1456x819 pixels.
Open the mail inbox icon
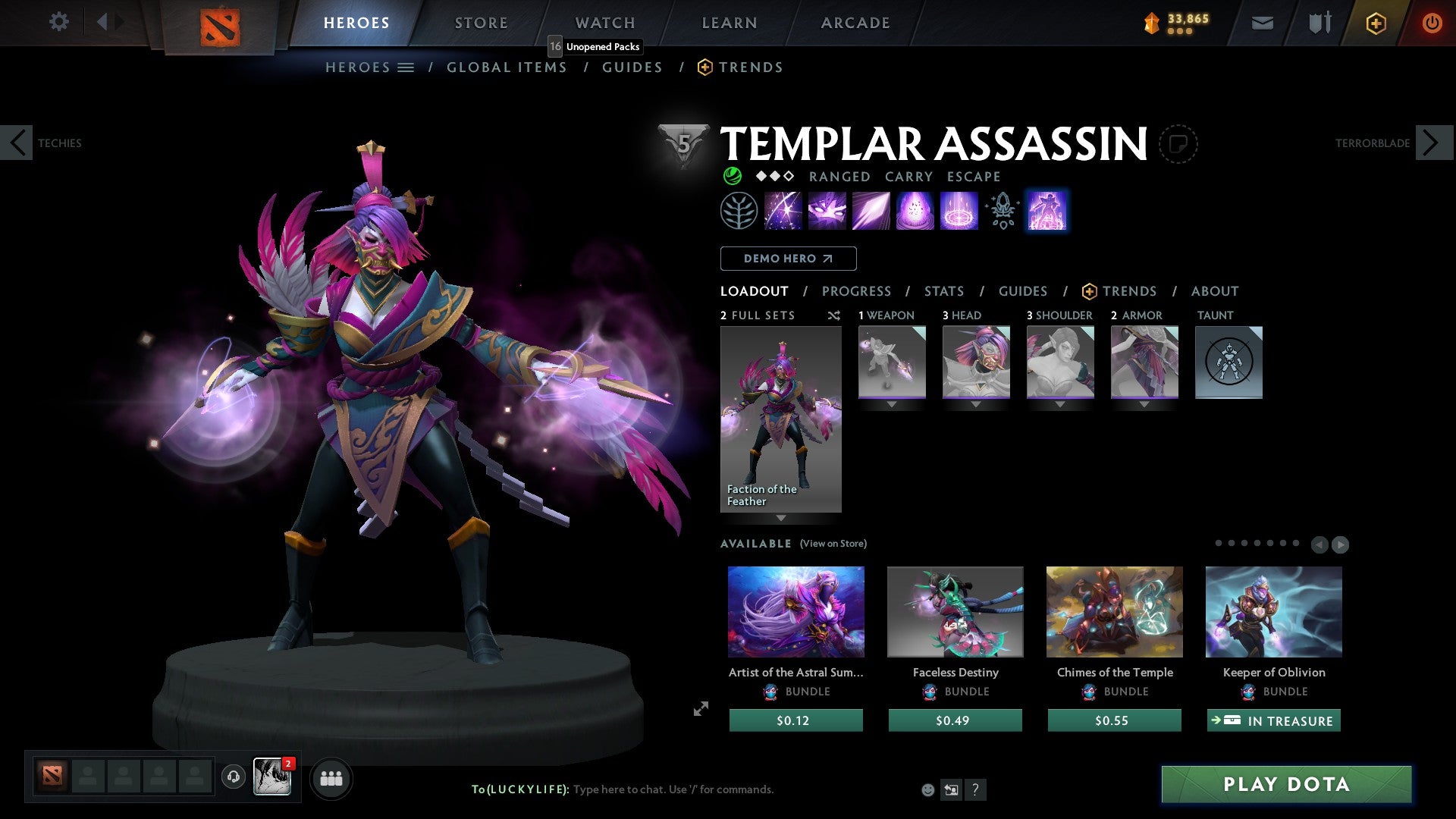point(1262,22)
